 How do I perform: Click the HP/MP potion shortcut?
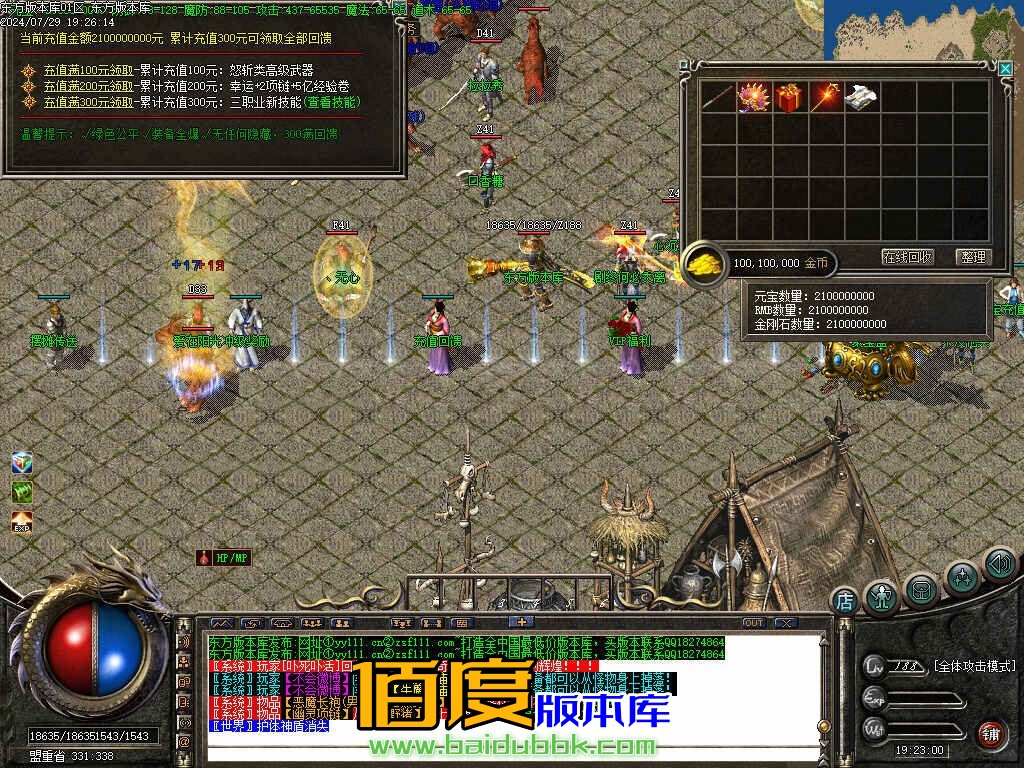pyautogui.click(x=223, y=557)
